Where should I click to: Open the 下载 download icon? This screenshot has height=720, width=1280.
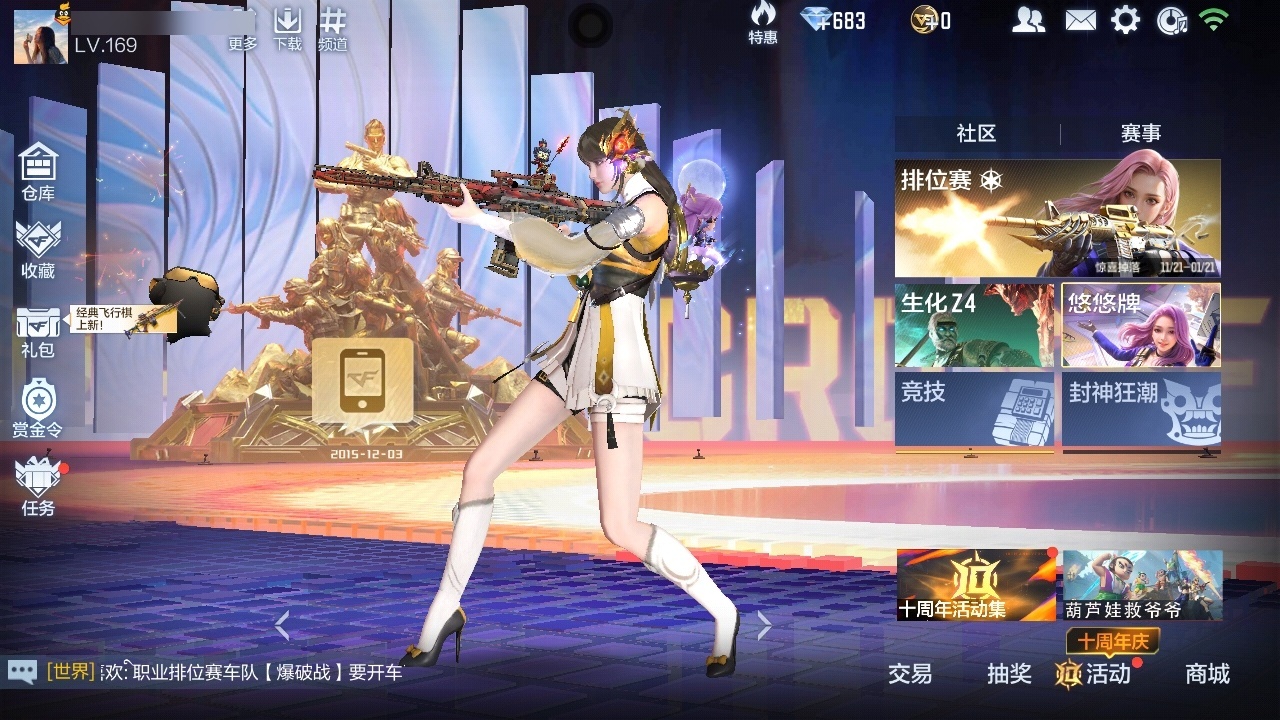click(x=287, y=28)
